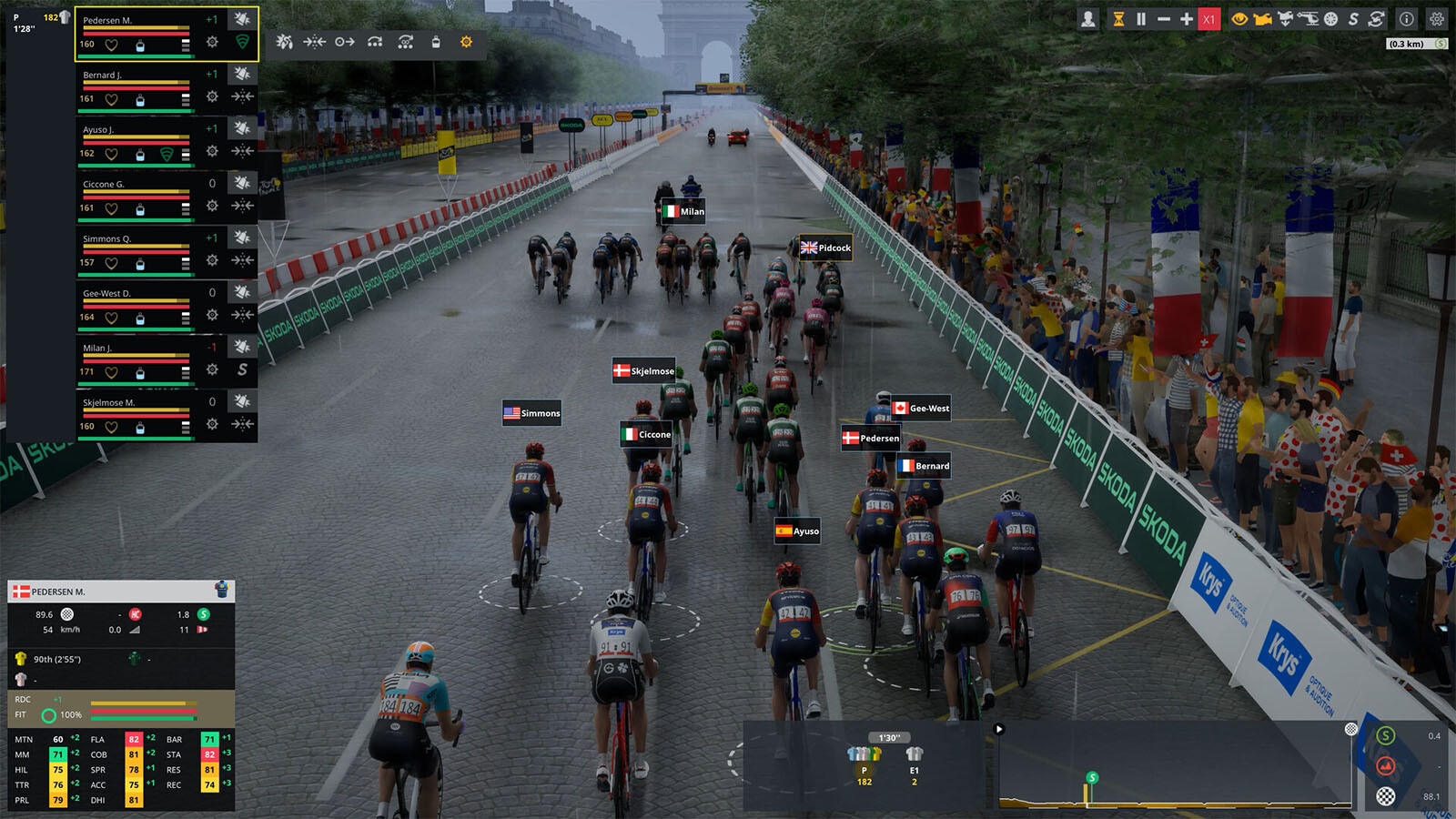Choose the water bottle order in action bar
The height and width of the screenshot is (819, 1456).
tap(436, 42)
